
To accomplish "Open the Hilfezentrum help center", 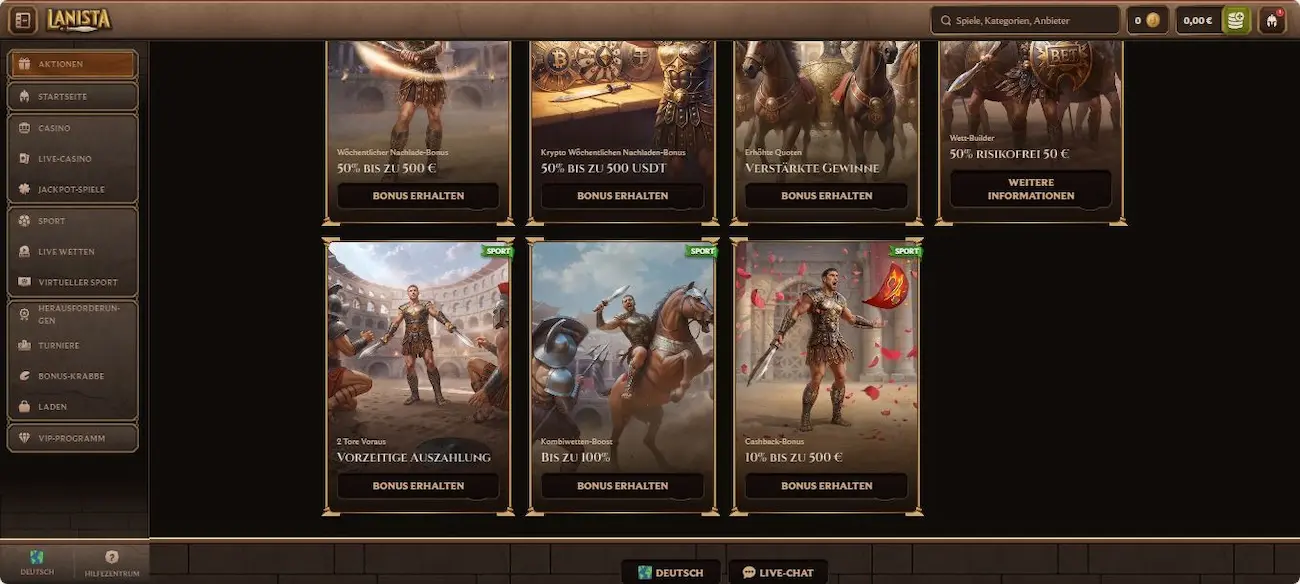I will click(x=112, y=563).
